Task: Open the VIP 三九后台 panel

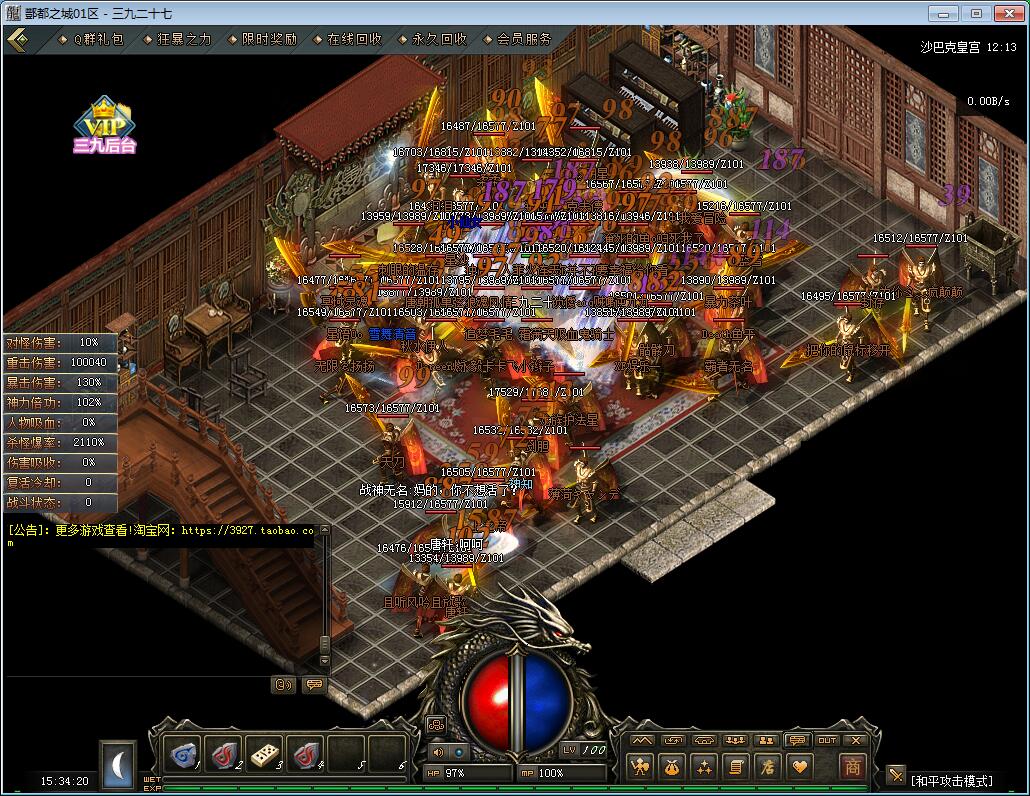Action: pyautogui.click(x=104, y=124)
